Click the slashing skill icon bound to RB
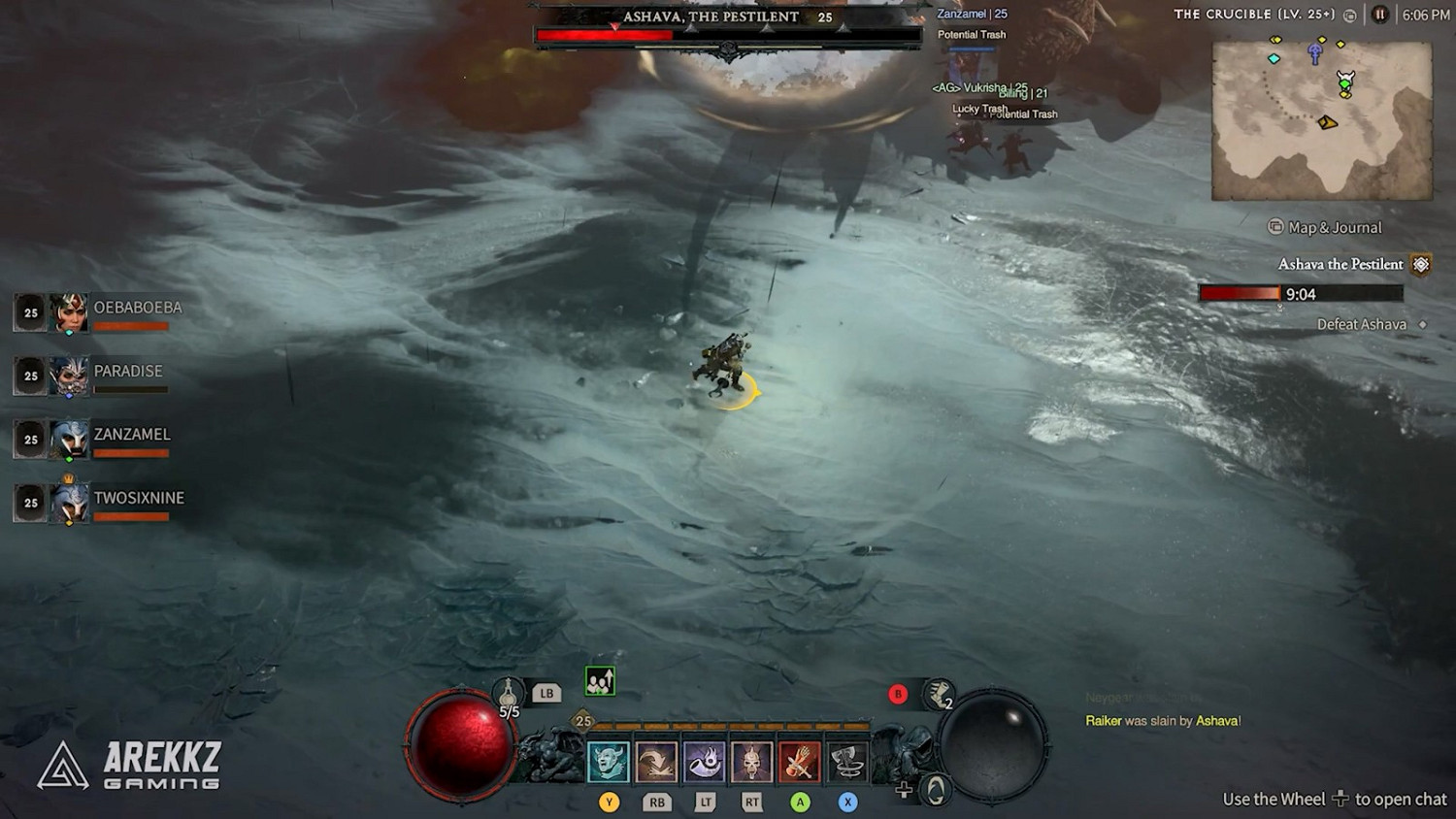1456x819 pixels. [657, 762]
